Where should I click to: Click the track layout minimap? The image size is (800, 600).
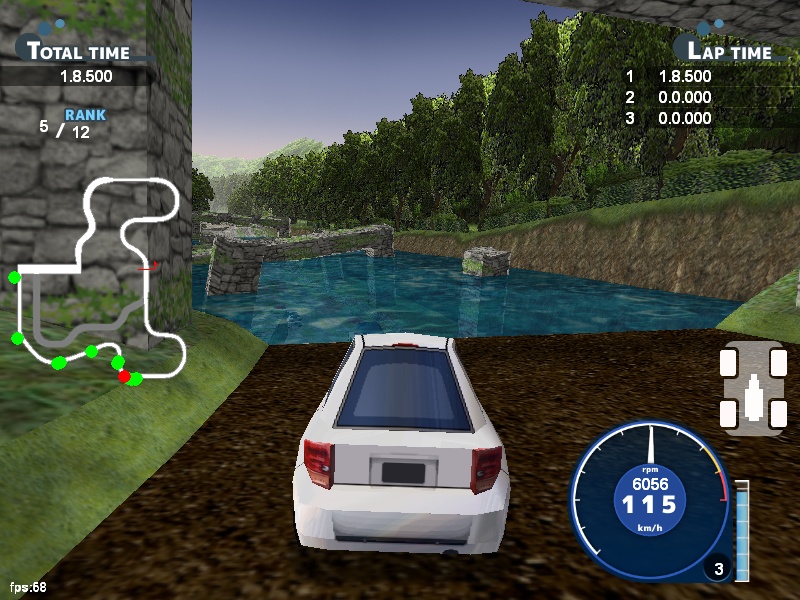98,280
